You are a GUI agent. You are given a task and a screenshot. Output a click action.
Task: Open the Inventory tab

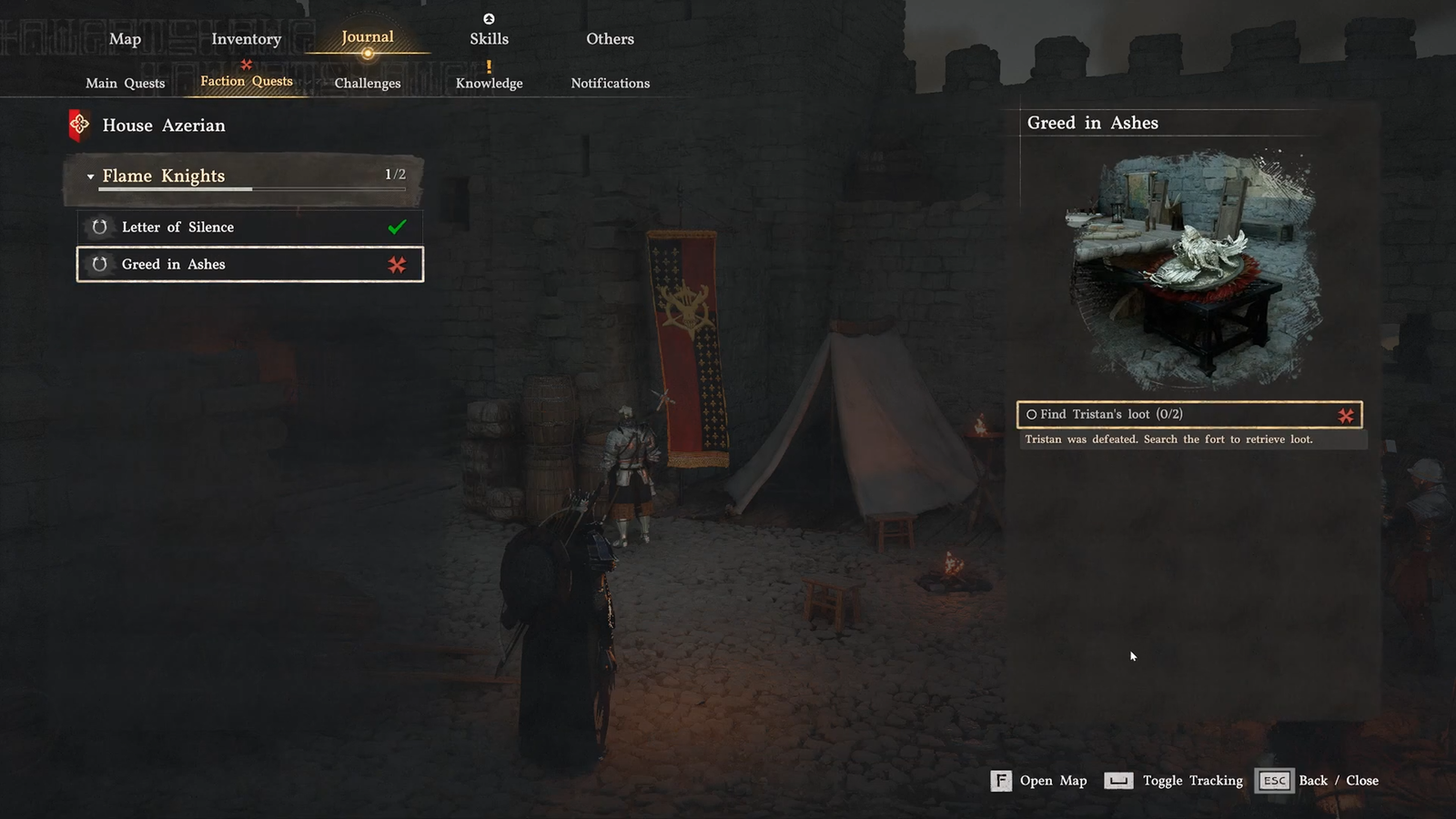[246, 39]
